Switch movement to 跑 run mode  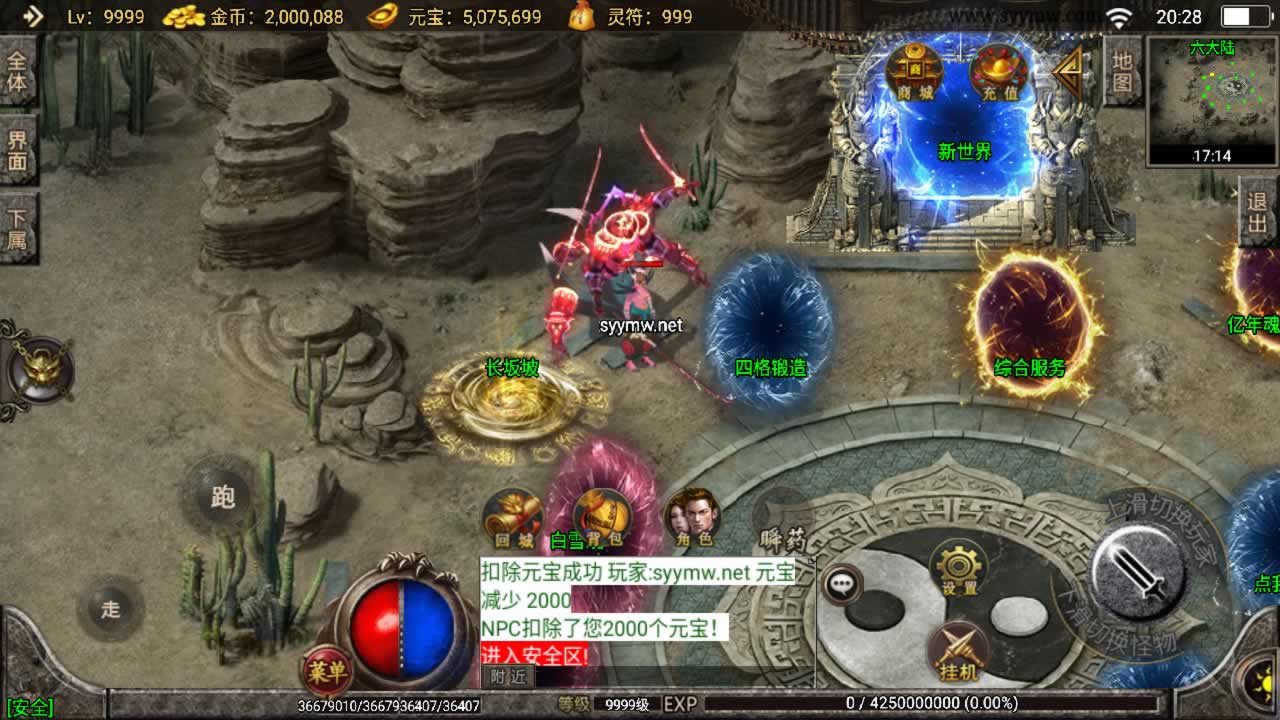[222, 497]
